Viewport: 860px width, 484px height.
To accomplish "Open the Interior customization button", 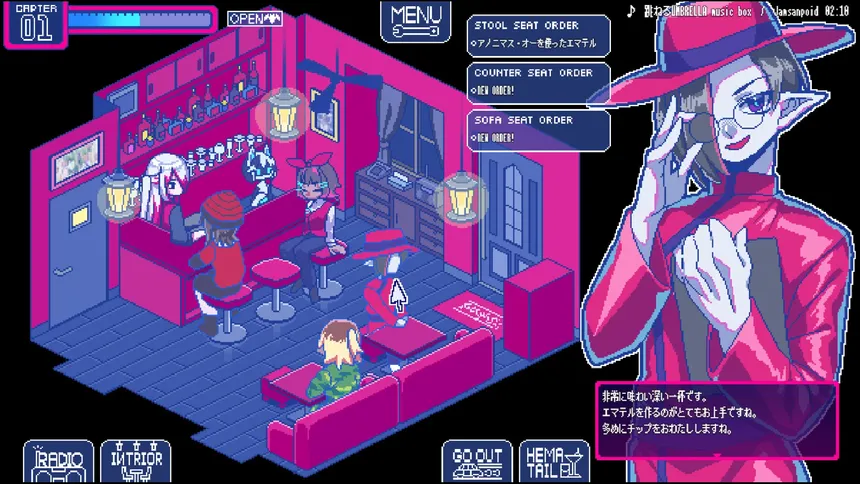I will click(x=137, y=462).
